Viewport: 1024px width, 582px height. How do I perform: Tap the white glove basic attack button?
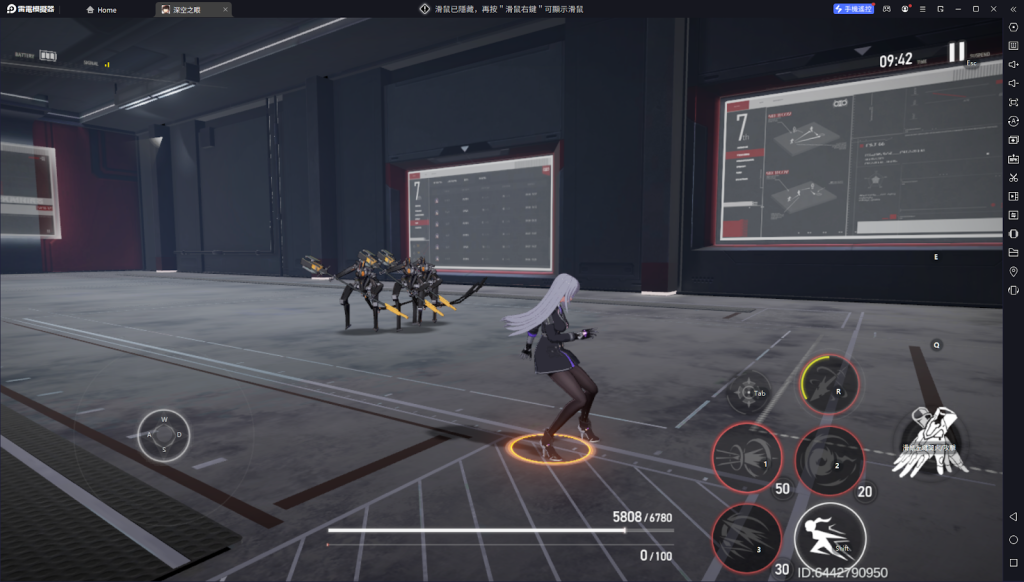[930, 442]
